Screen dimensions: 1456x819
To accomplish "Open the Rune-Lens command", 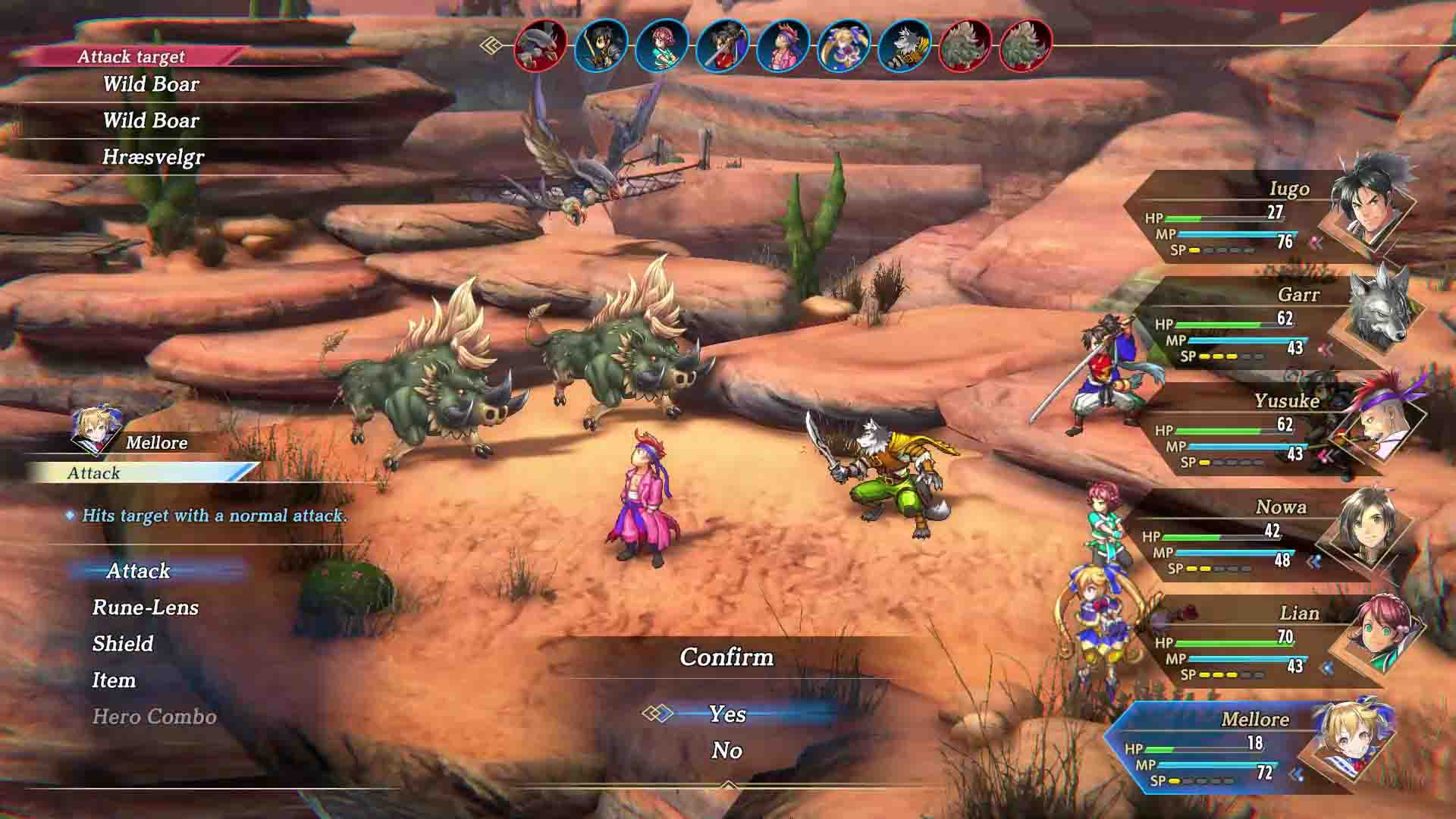I will [144, 607].
